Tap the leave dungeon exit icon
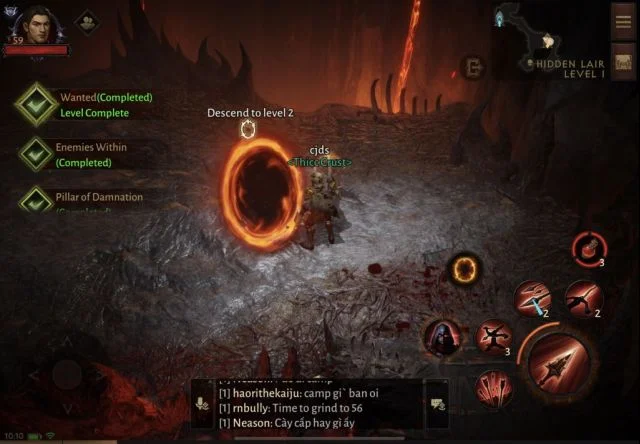The height and width of the screenshot is (444, 640). [471, 66]
